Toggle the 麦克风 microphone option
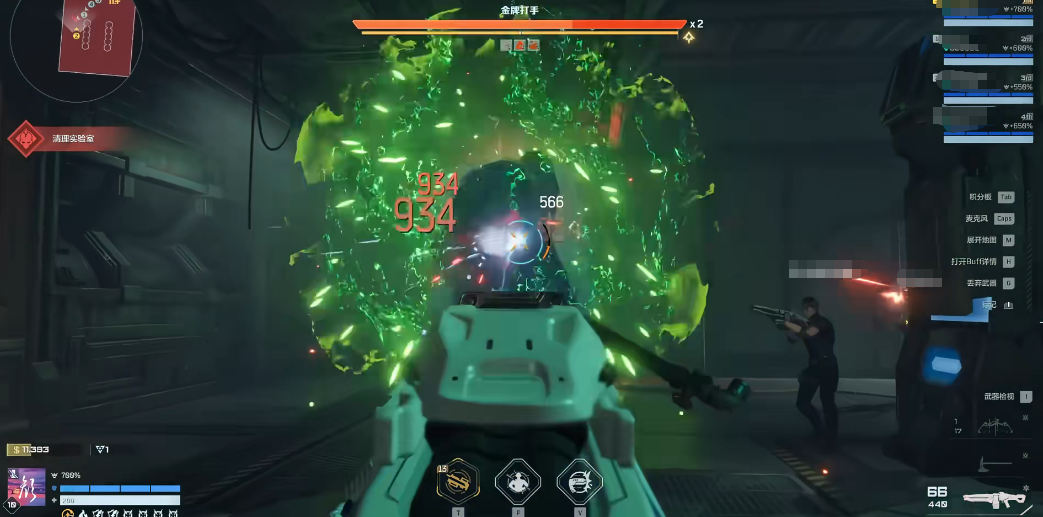Image resolution: width=1043 pixels, height=517 pixels. coord(989,218)
